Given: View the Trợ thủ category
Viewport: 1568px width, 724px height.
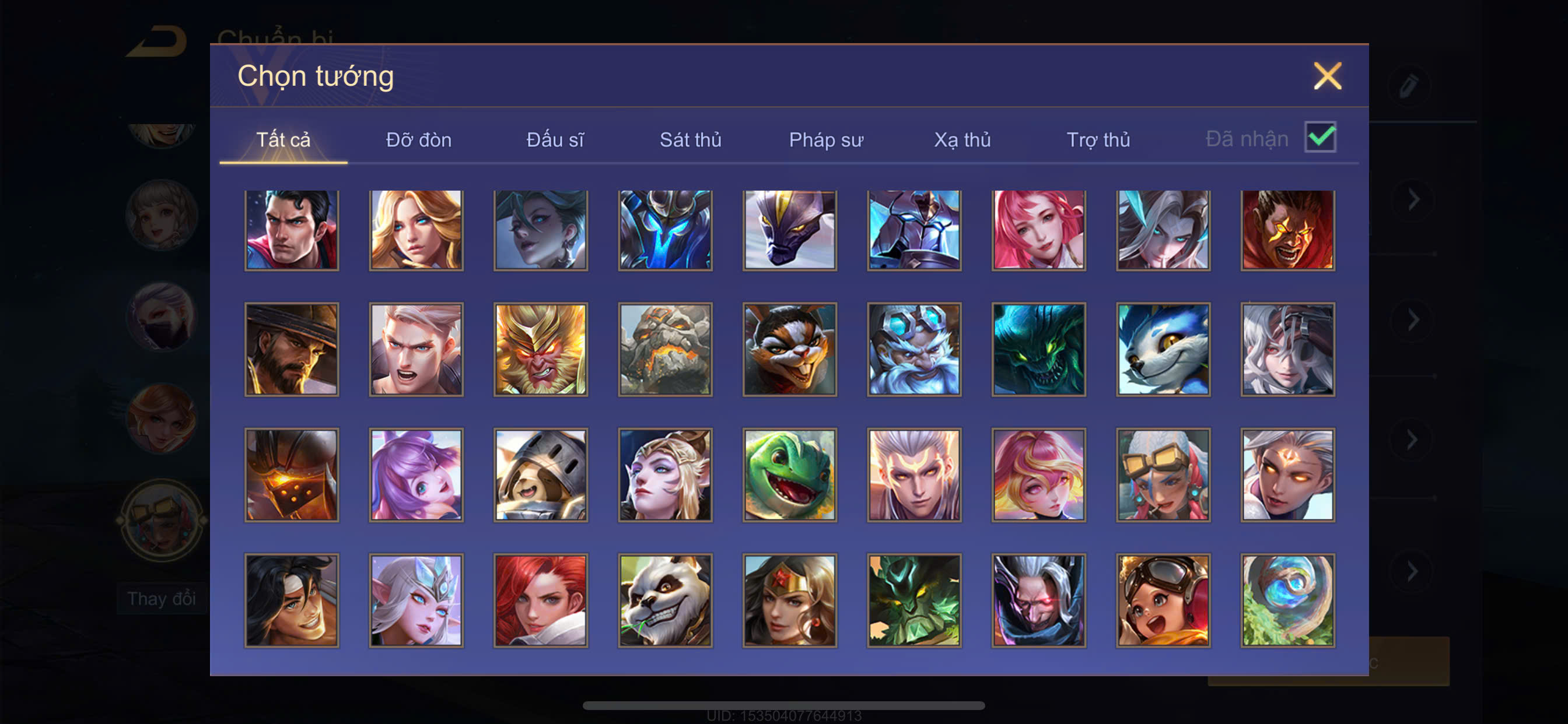Looking at the screenshot, I should [x=1098, y=140].
